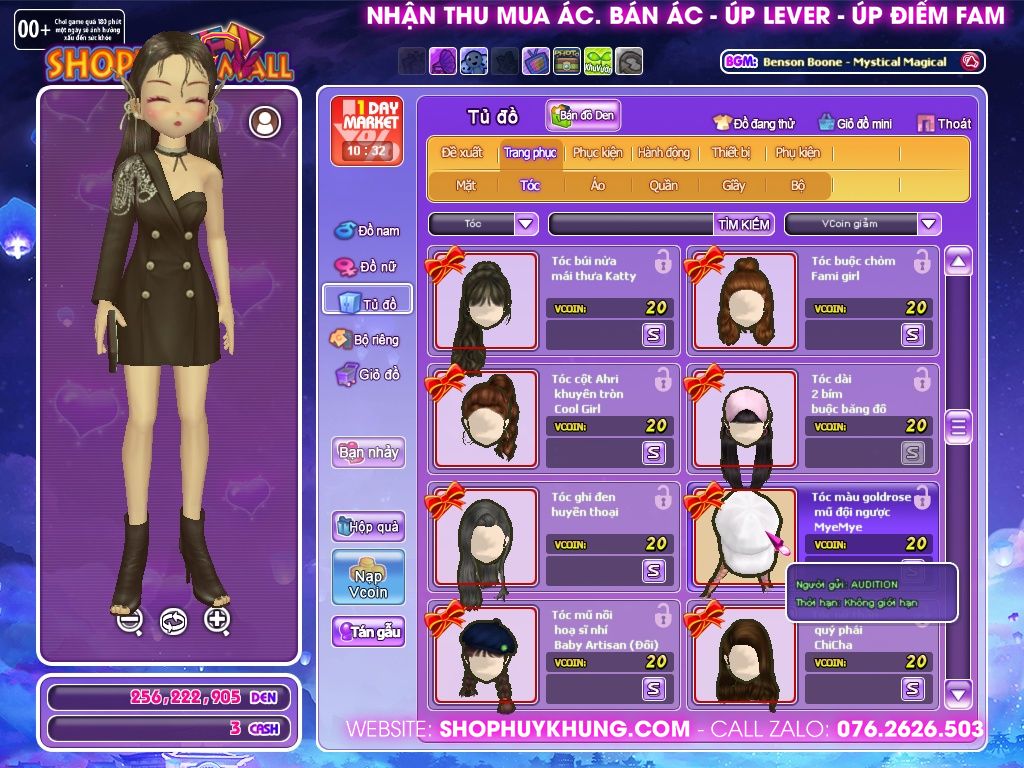Zoom in on the character preview
The width and height of the screenshot is (1024, 768).
tap(217, 619)
